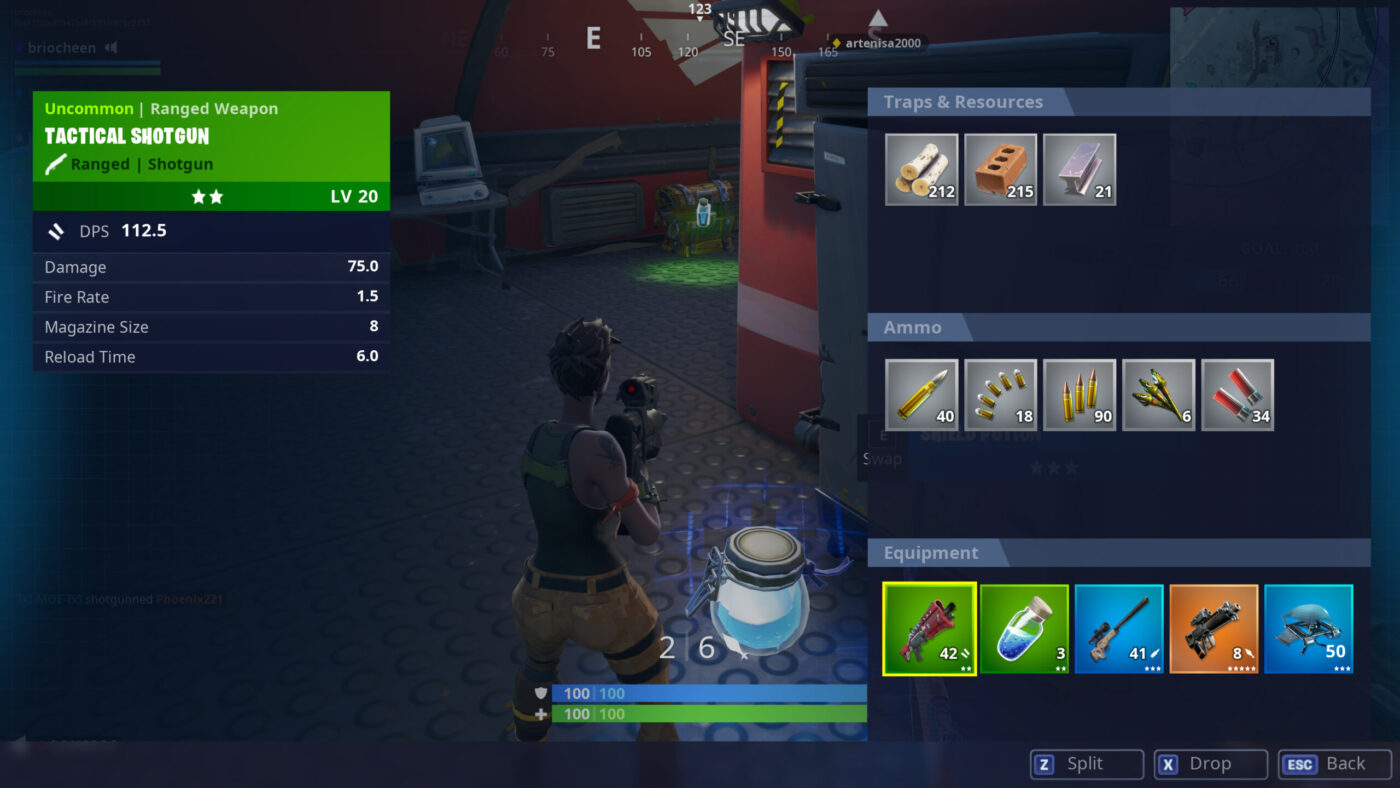Select the light bullets ammo stack
This screenshot has height=788, width=1400.
pos(1000,394)
